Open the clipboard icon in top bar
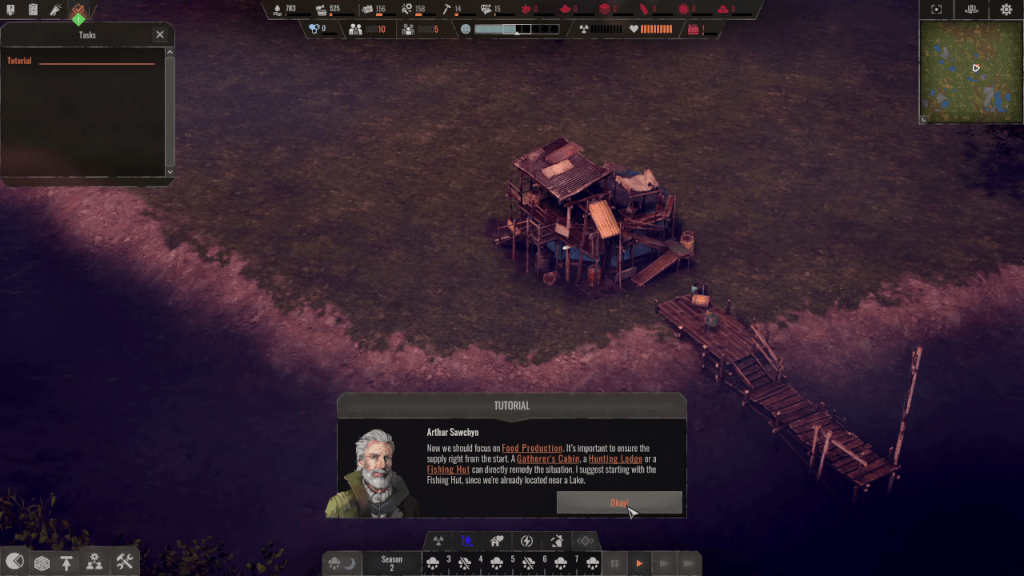This screenshot has width=1024, height=576. coord(33,10)
